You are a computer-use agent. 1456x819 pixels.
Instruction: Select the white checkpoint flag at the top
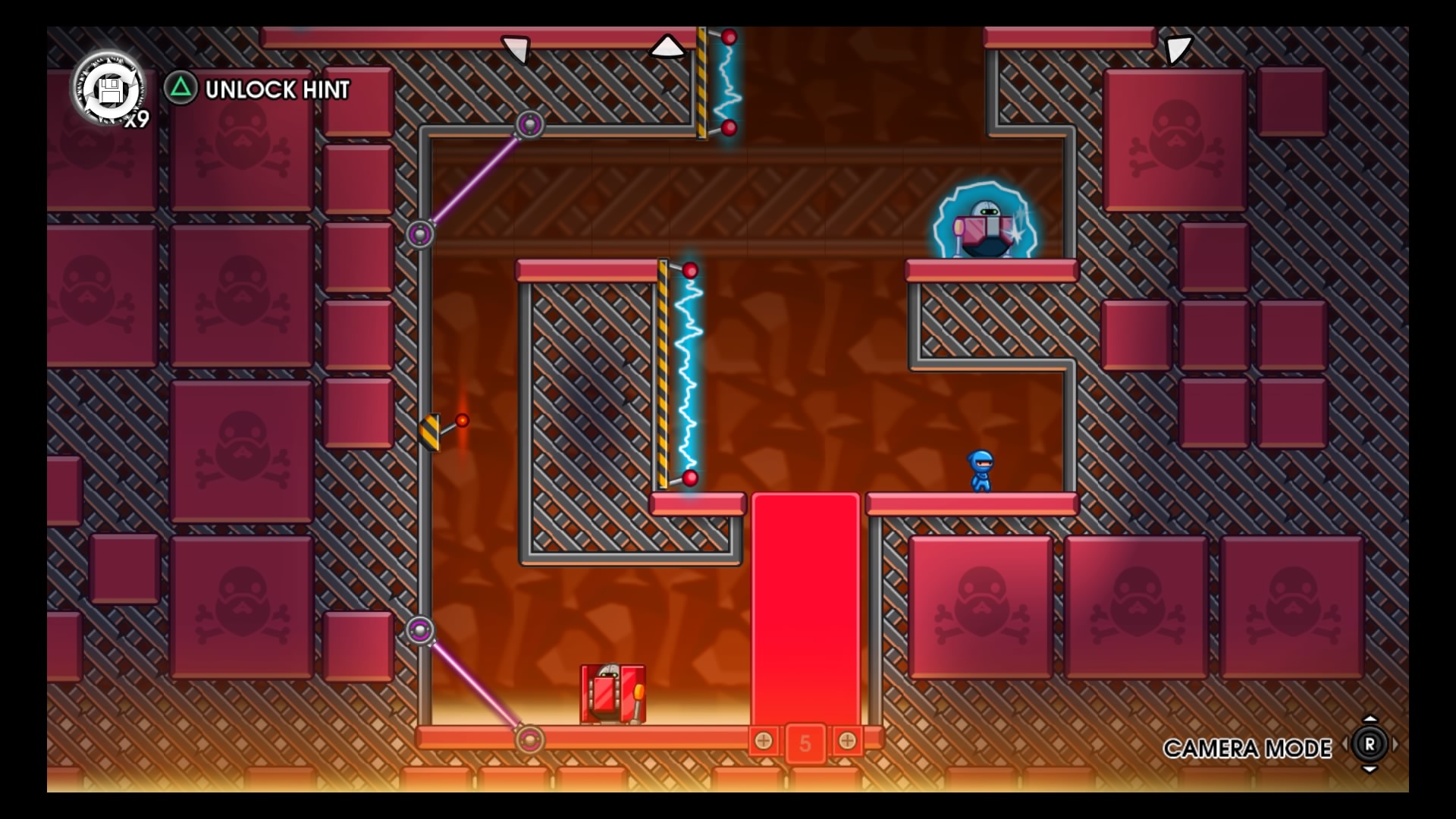point(667,47)
